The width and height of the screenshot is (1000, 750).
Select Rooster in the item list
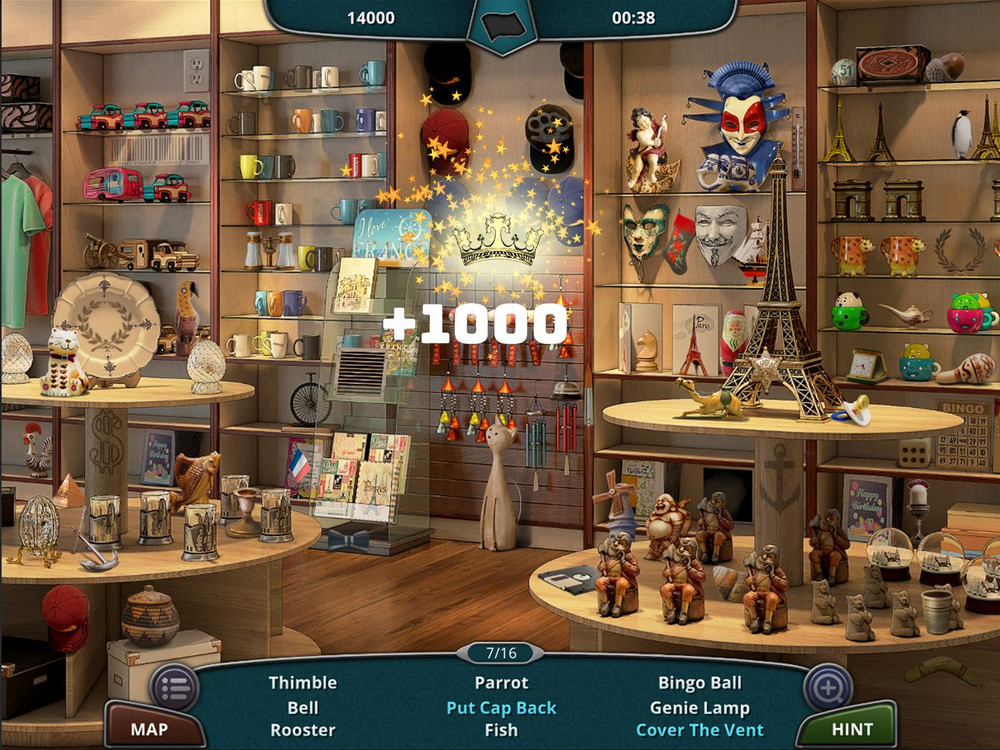302,730
